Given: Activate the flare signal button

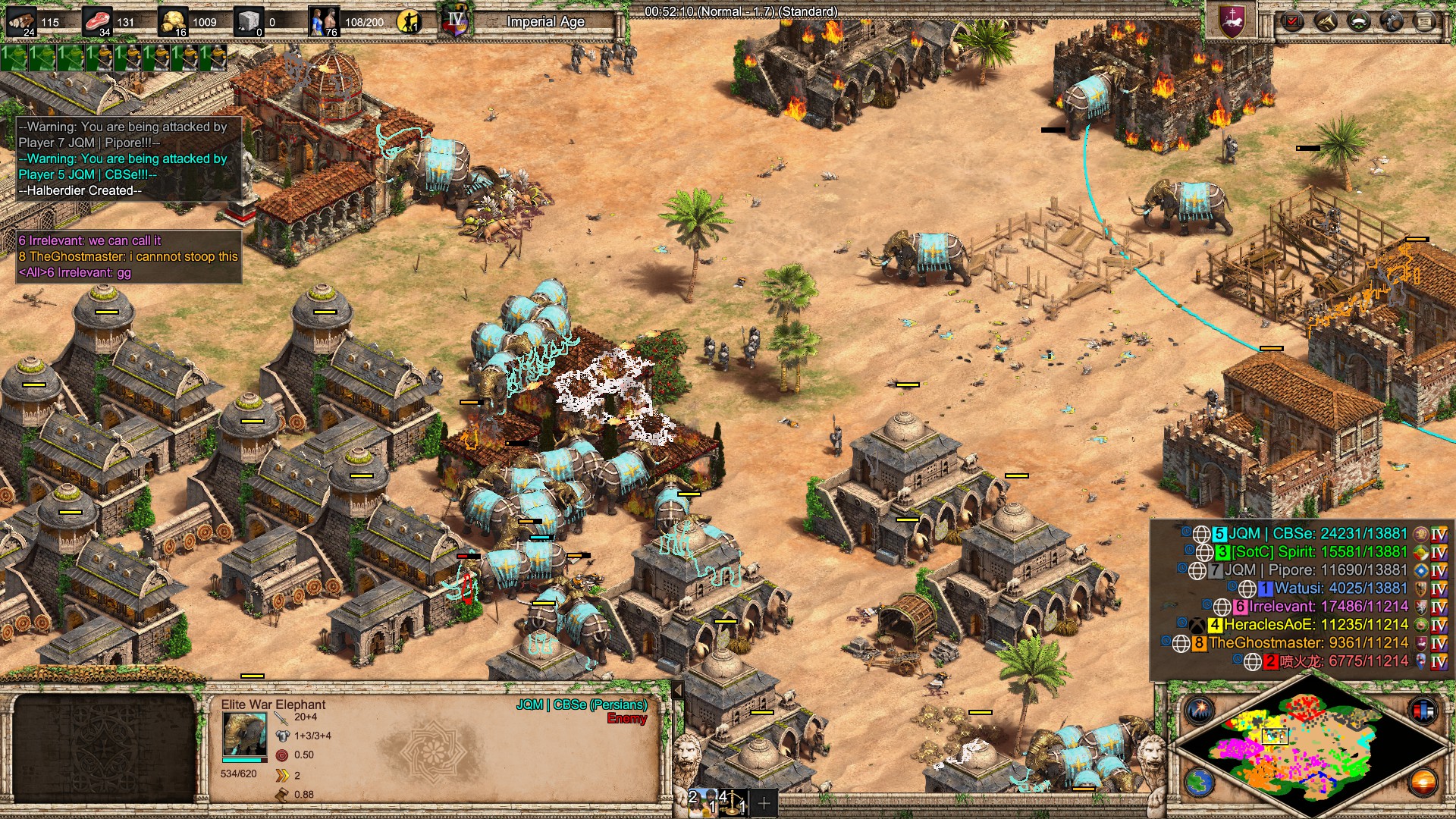Looking at the screenshot, I should pyautogui.click(x=1200, y=711).
